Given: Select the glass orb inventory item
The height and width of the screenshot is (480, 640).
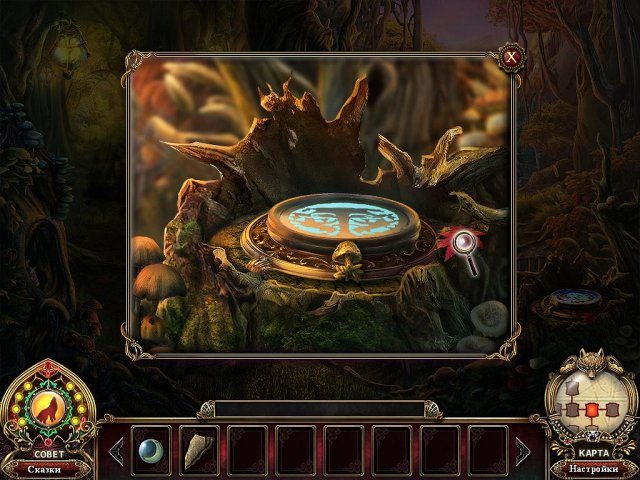Looking at the screenshot, I should (151, 450).
